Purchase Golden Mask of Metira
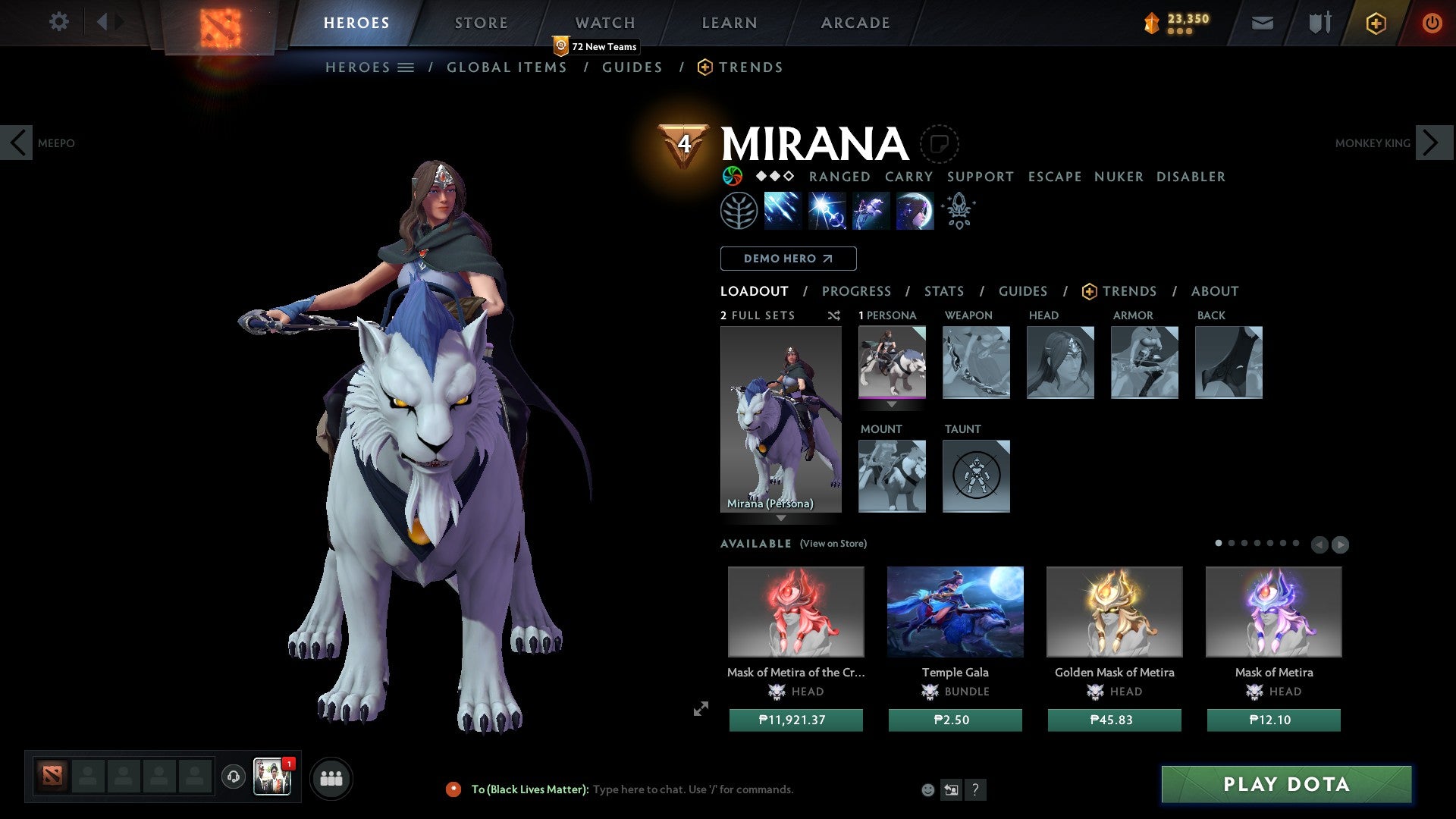The width and height of the screenshot is (1456, 819). [1114, 720]
